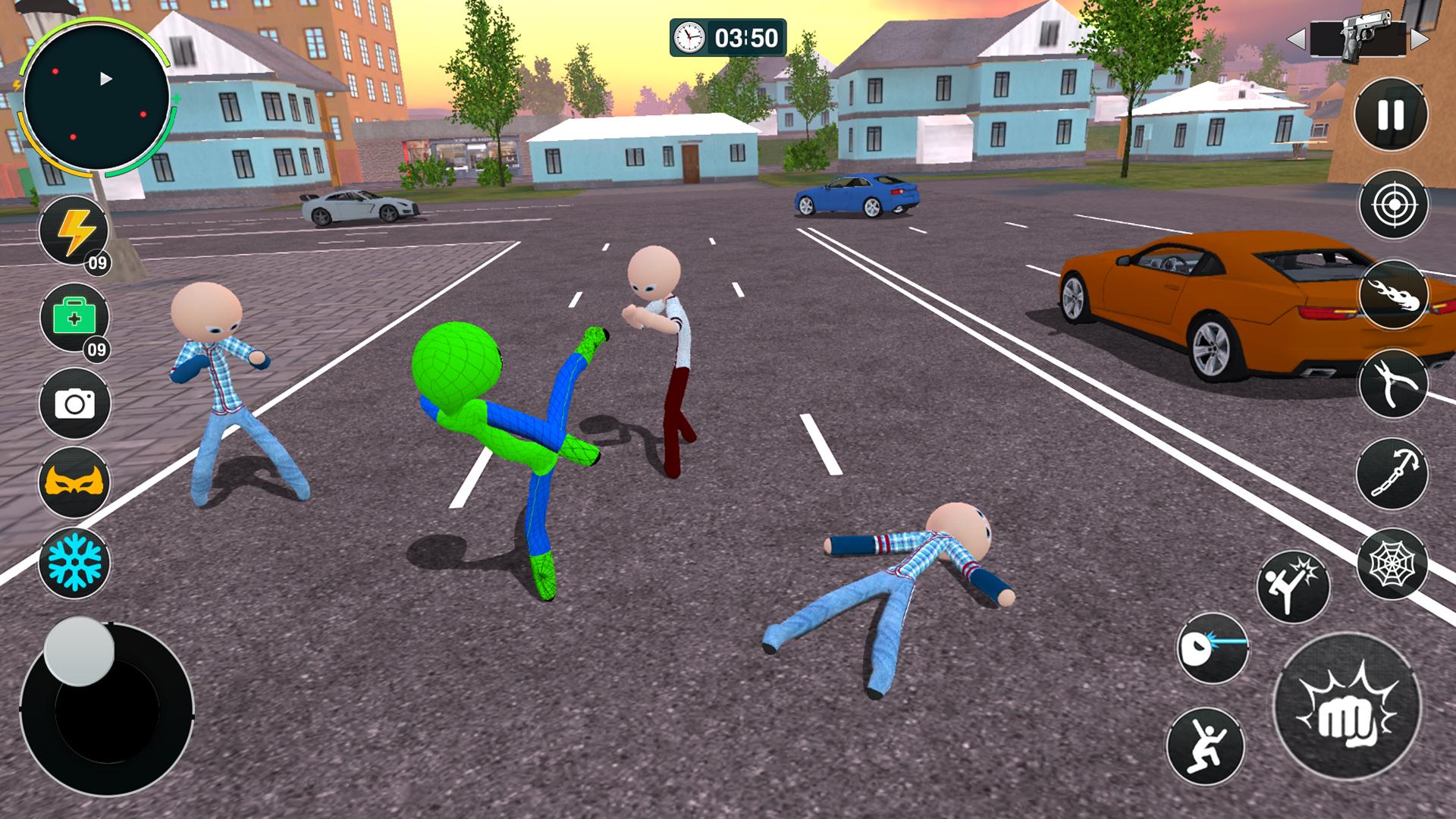
Task: Select the pistol weapon icon
Action: tap(1357, 38)
